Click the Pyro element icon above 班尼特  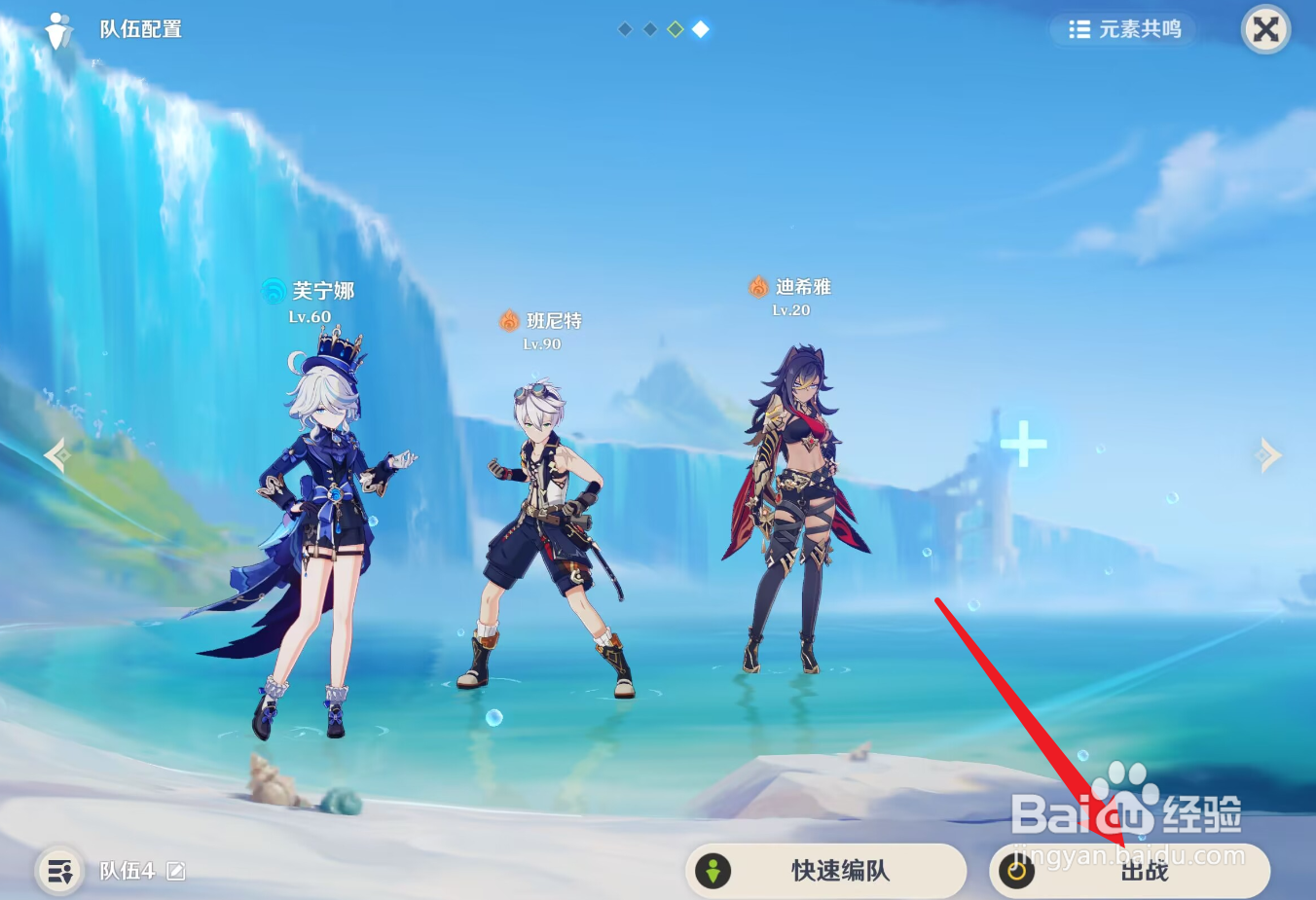point(507,320)
